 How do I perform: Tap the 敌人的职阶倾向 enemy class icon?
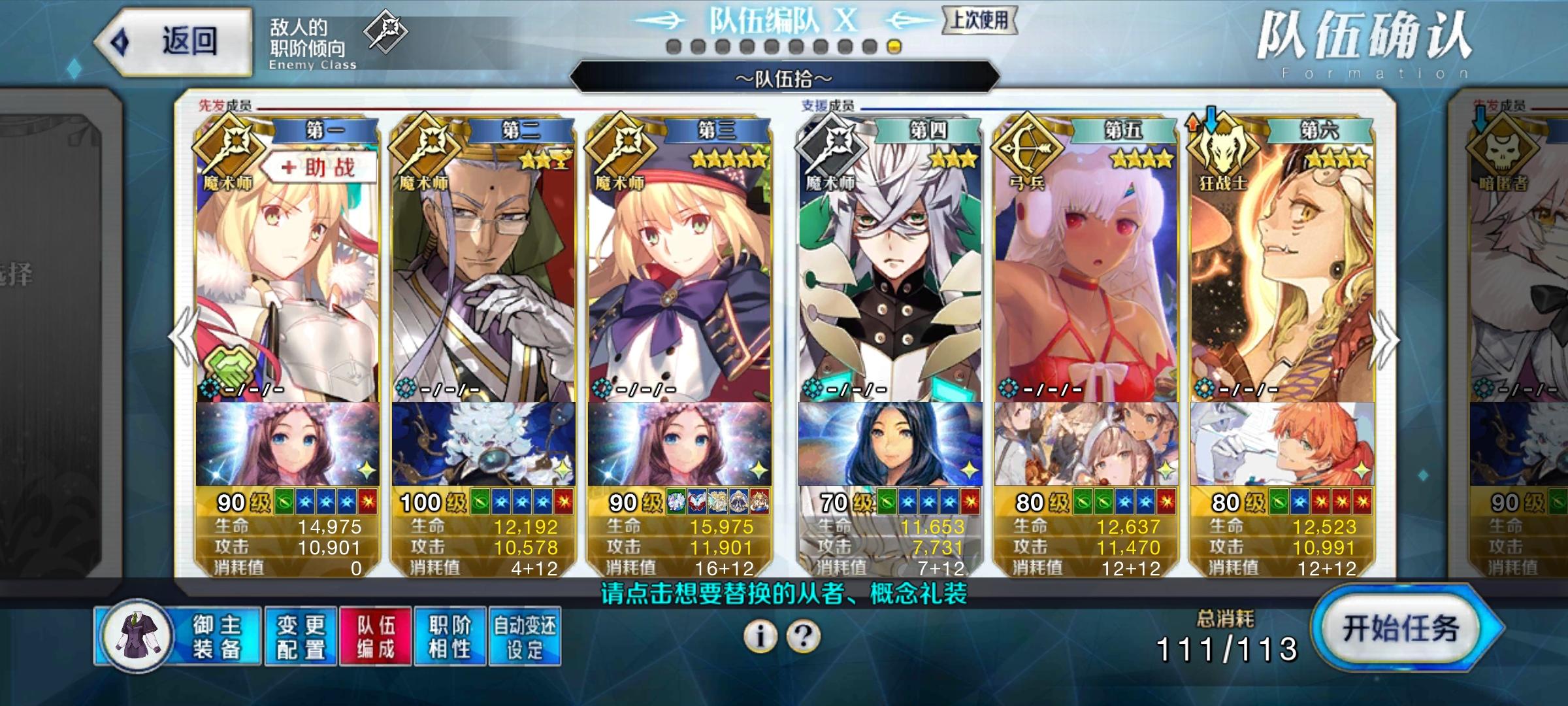[x=385, y=31]
